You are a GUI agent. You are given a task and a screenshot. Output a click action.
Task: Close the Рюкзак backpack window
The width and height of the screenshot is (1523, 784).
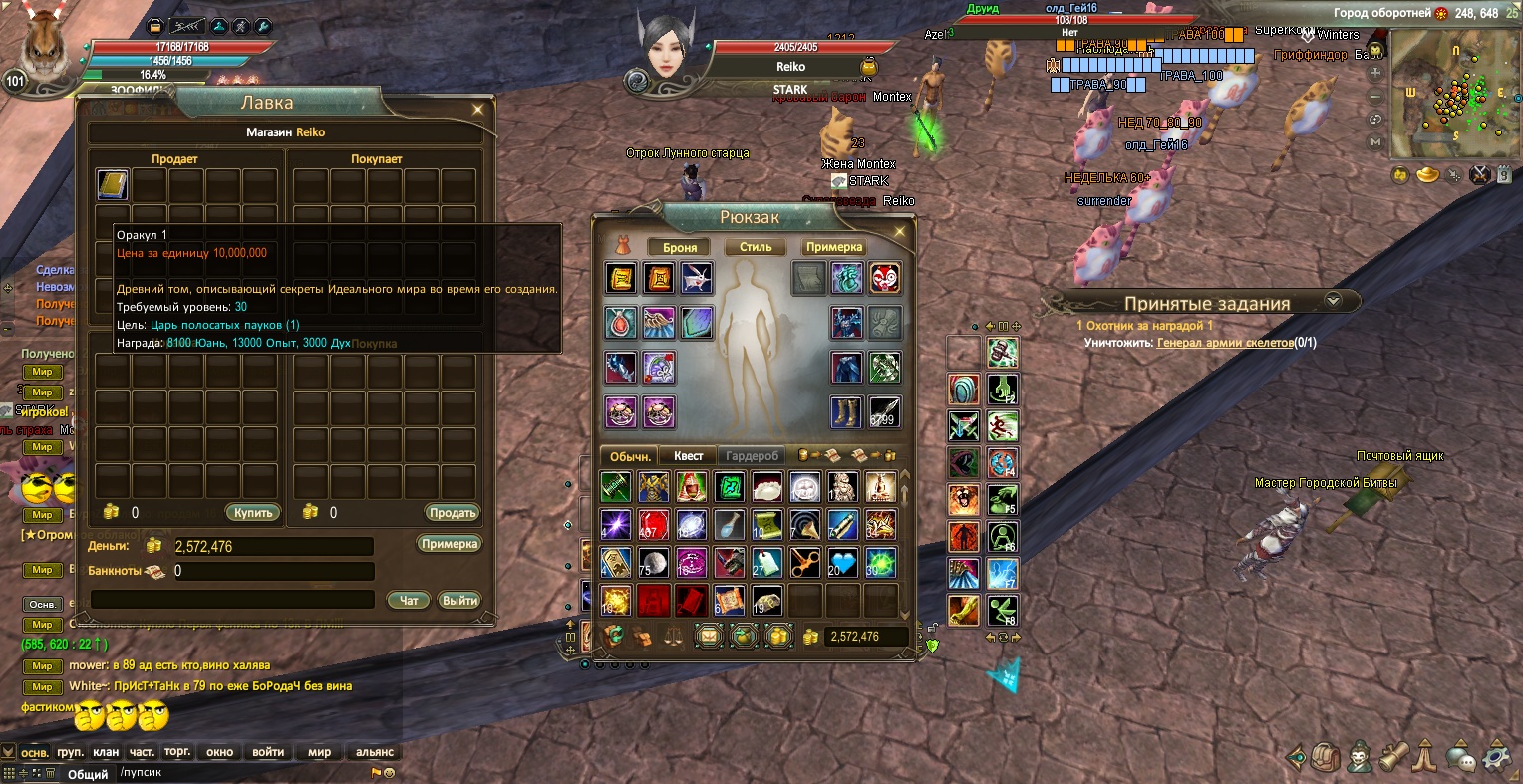(x=899, y=232)
